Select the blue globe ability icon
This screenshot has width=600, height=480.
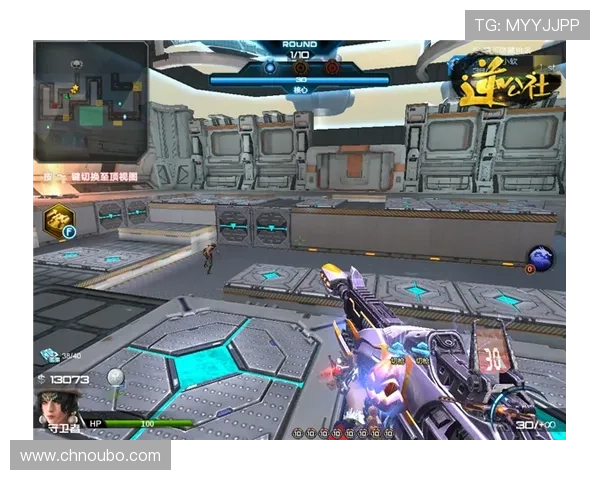(541, 259)
